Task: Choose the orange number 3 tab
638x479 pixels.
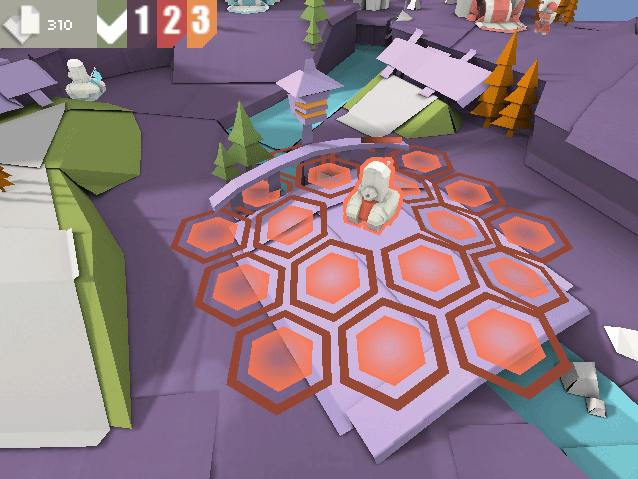Action: [x=201, y=20]
